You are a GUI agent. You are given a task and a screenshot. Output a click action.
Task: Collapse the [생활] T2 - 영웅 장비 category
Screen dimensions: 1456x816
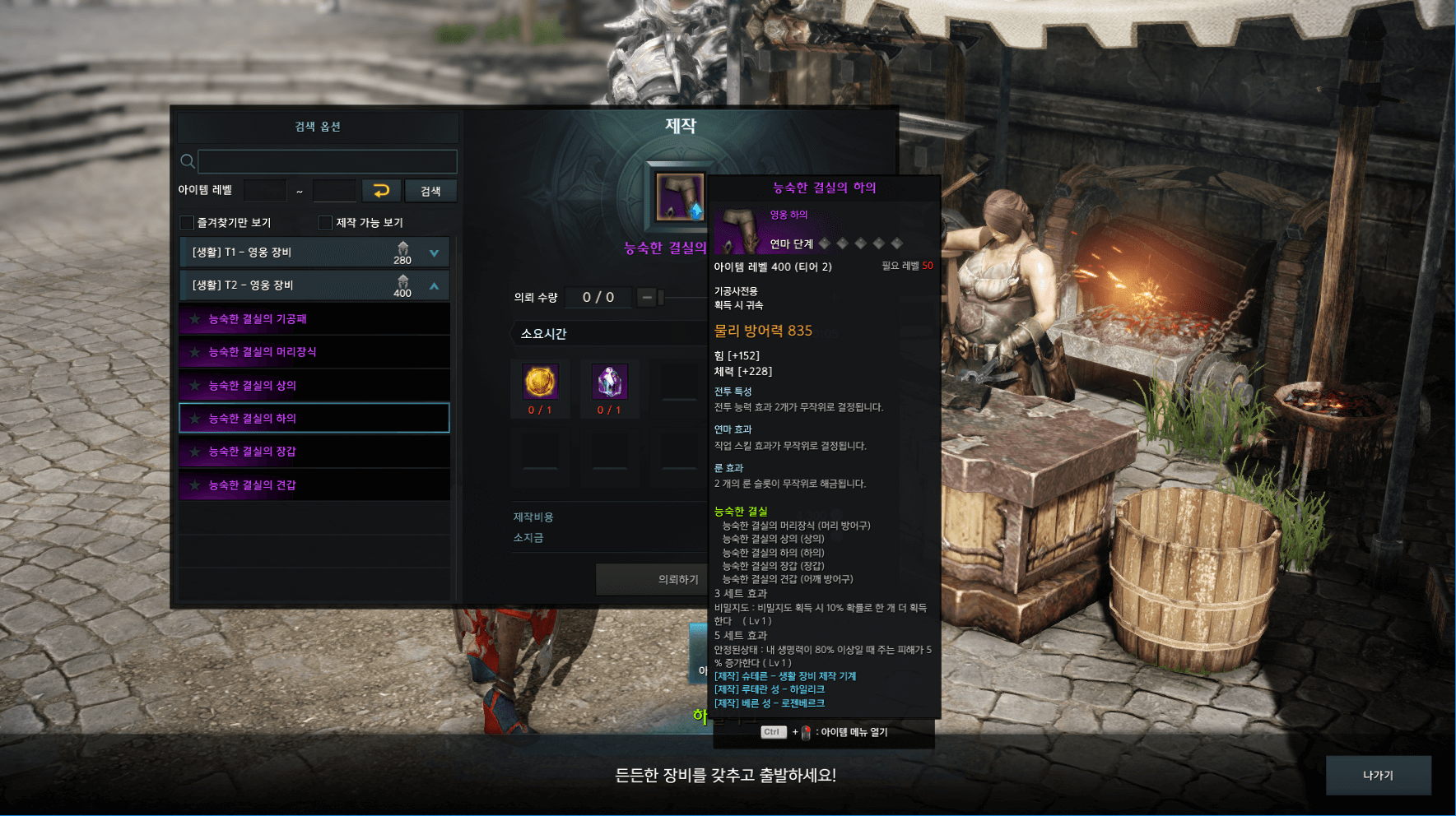[434, 285]
